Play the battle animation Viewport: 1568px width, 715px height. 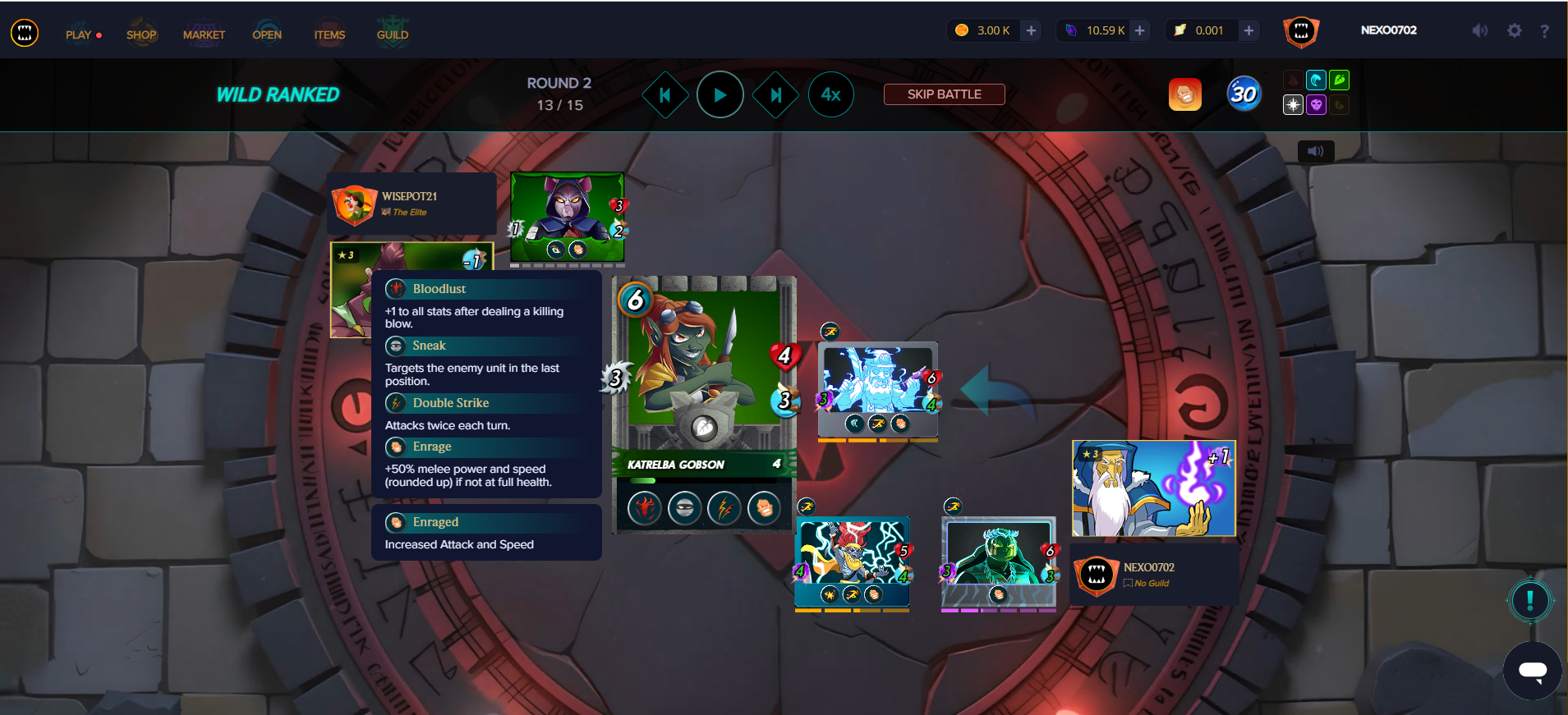(720, 95)
